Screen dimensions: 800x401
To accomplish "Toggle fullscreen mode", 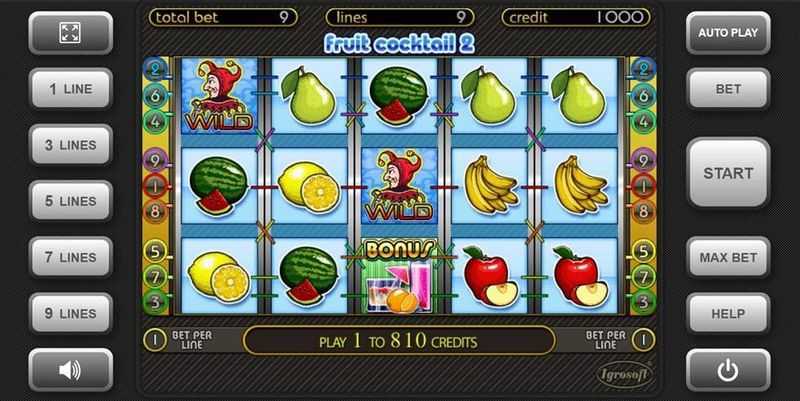I will [70, 32].
